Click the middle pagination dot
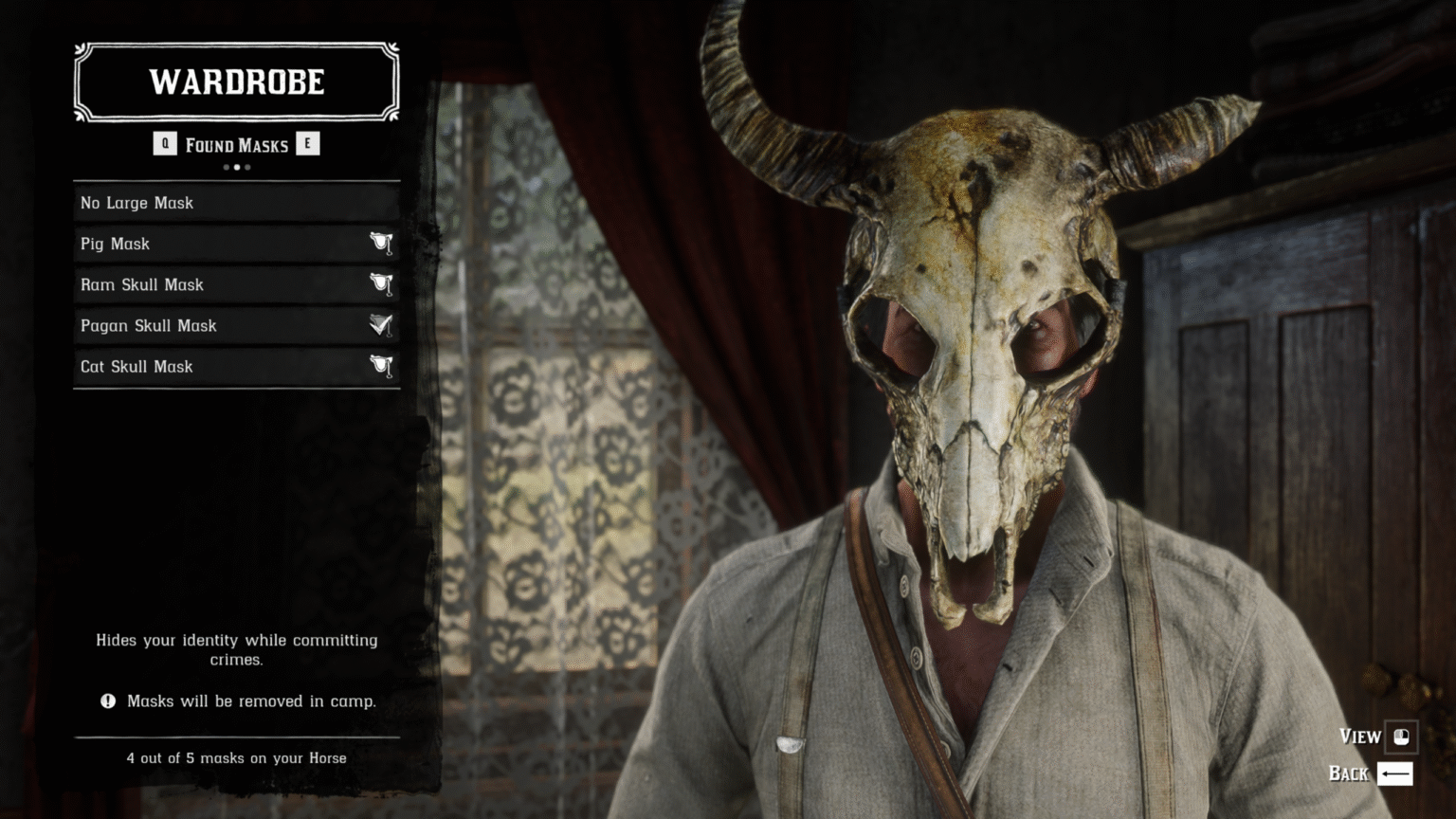Viewport: 1456px width, 819px height. pos(236,167)
